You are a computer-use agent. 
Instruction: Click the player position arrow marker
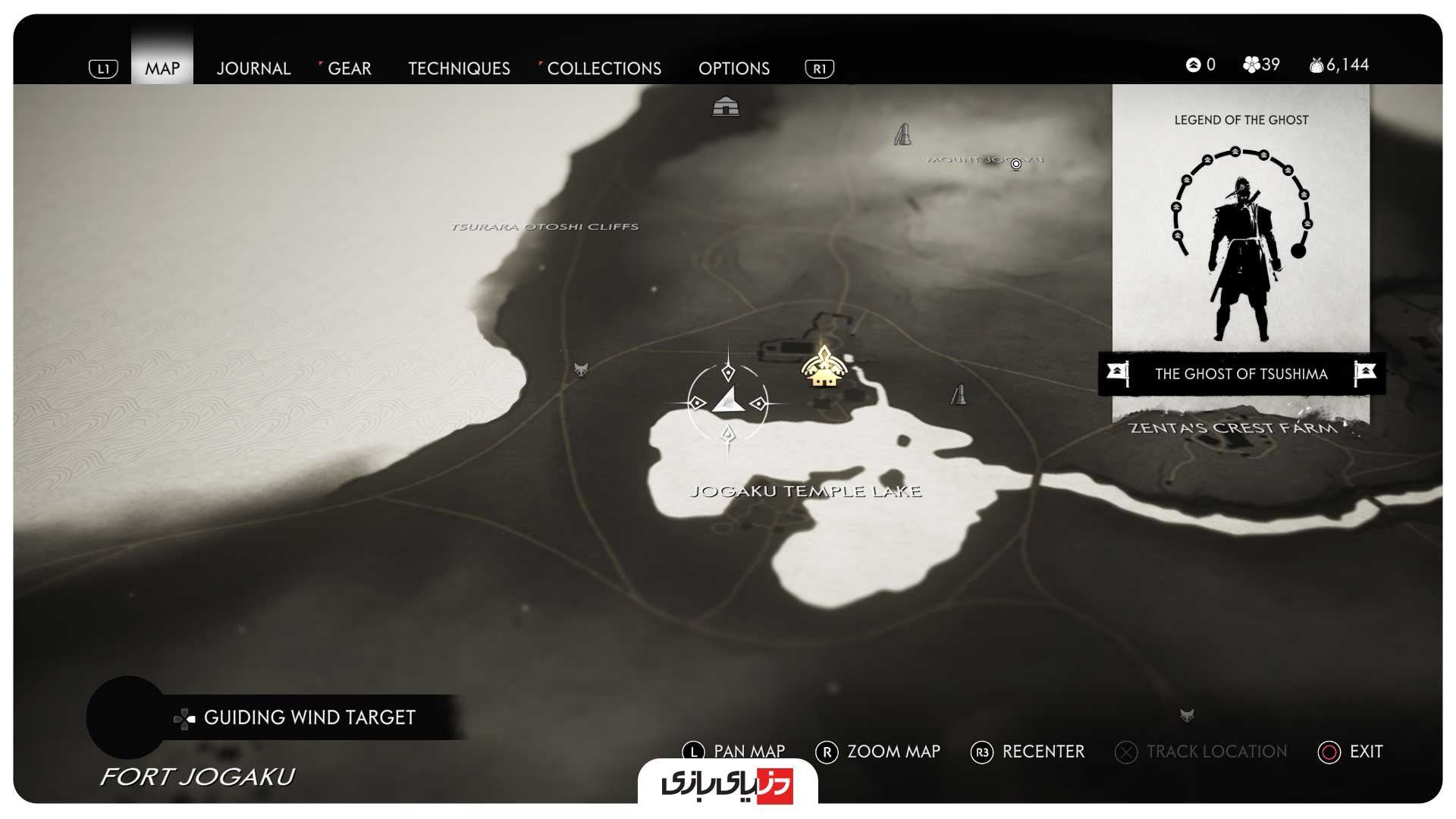(x=728, y=400)
